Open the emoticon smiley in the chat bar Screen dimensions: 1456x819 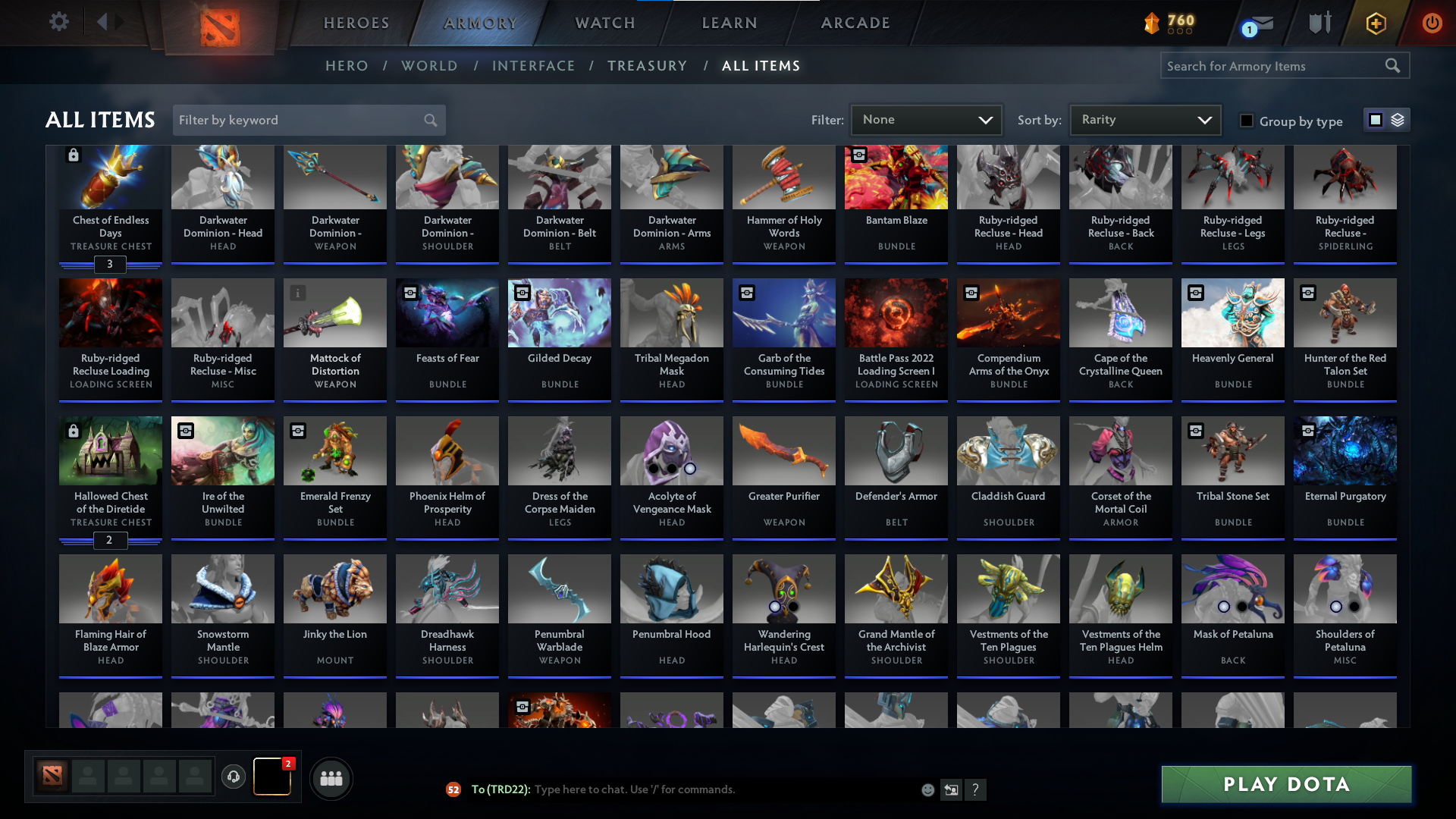[927, 789]
